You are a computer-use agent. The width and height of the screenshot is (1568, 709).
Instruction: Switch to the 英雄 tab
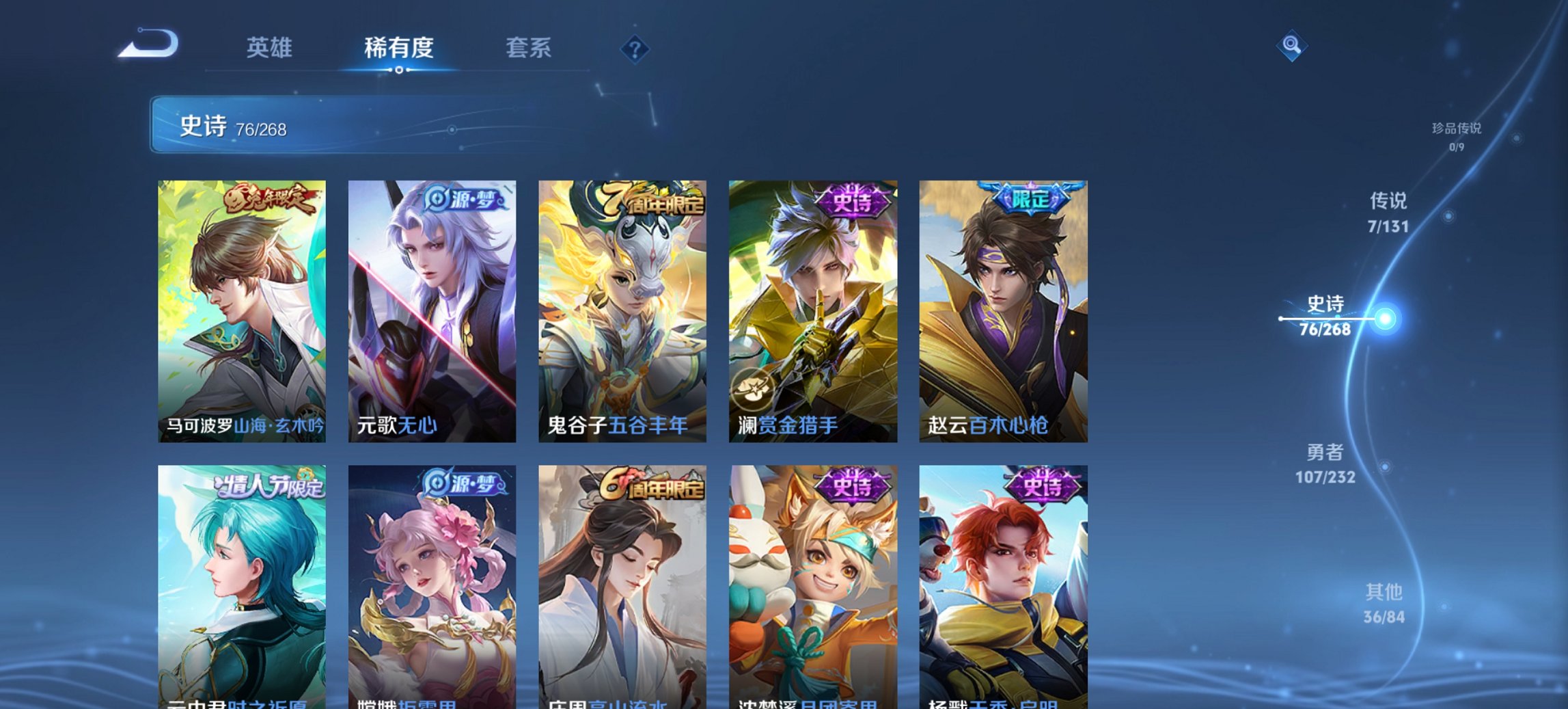click(271, 48)
